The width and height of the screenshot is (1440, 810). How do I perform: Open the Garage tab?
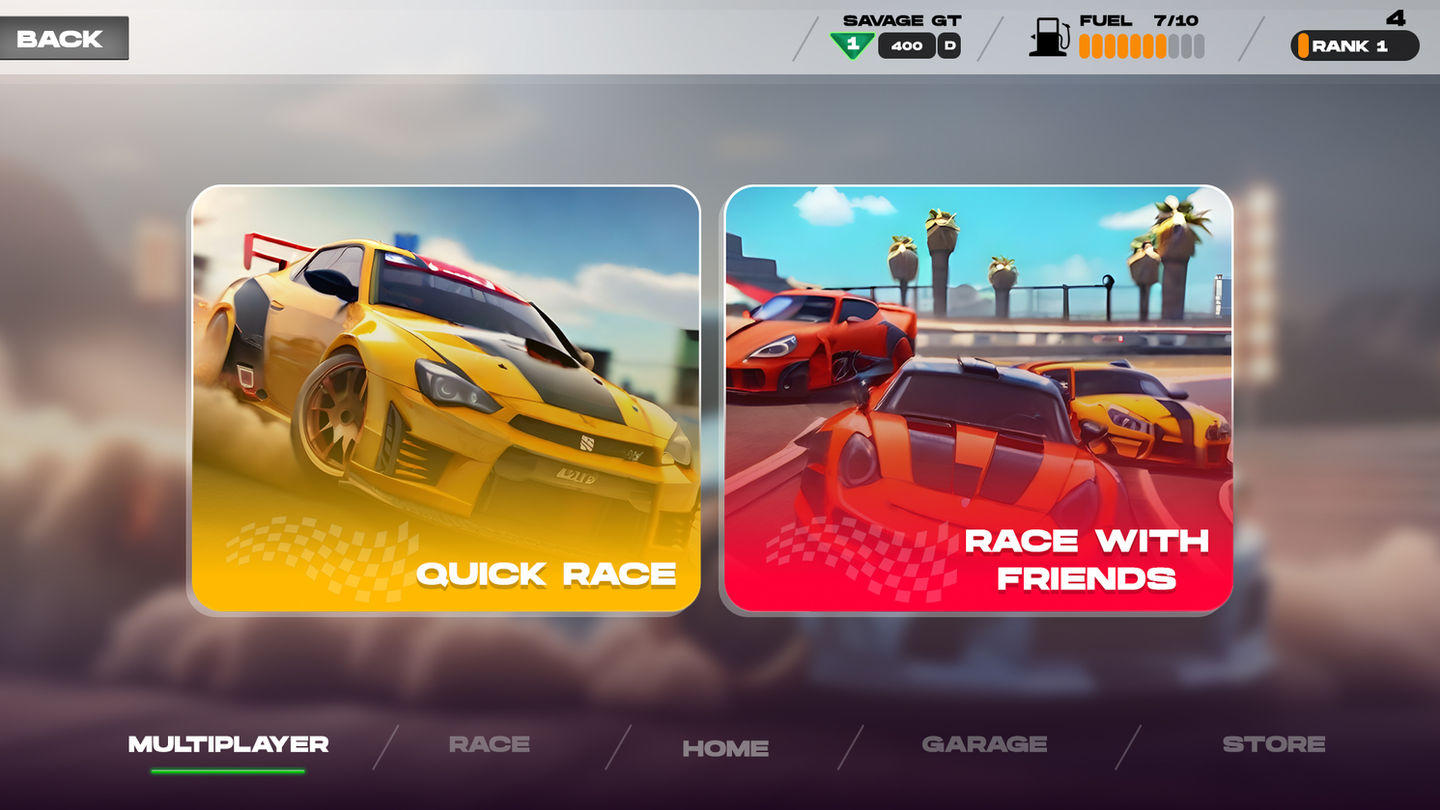click(x=984, y=745)
